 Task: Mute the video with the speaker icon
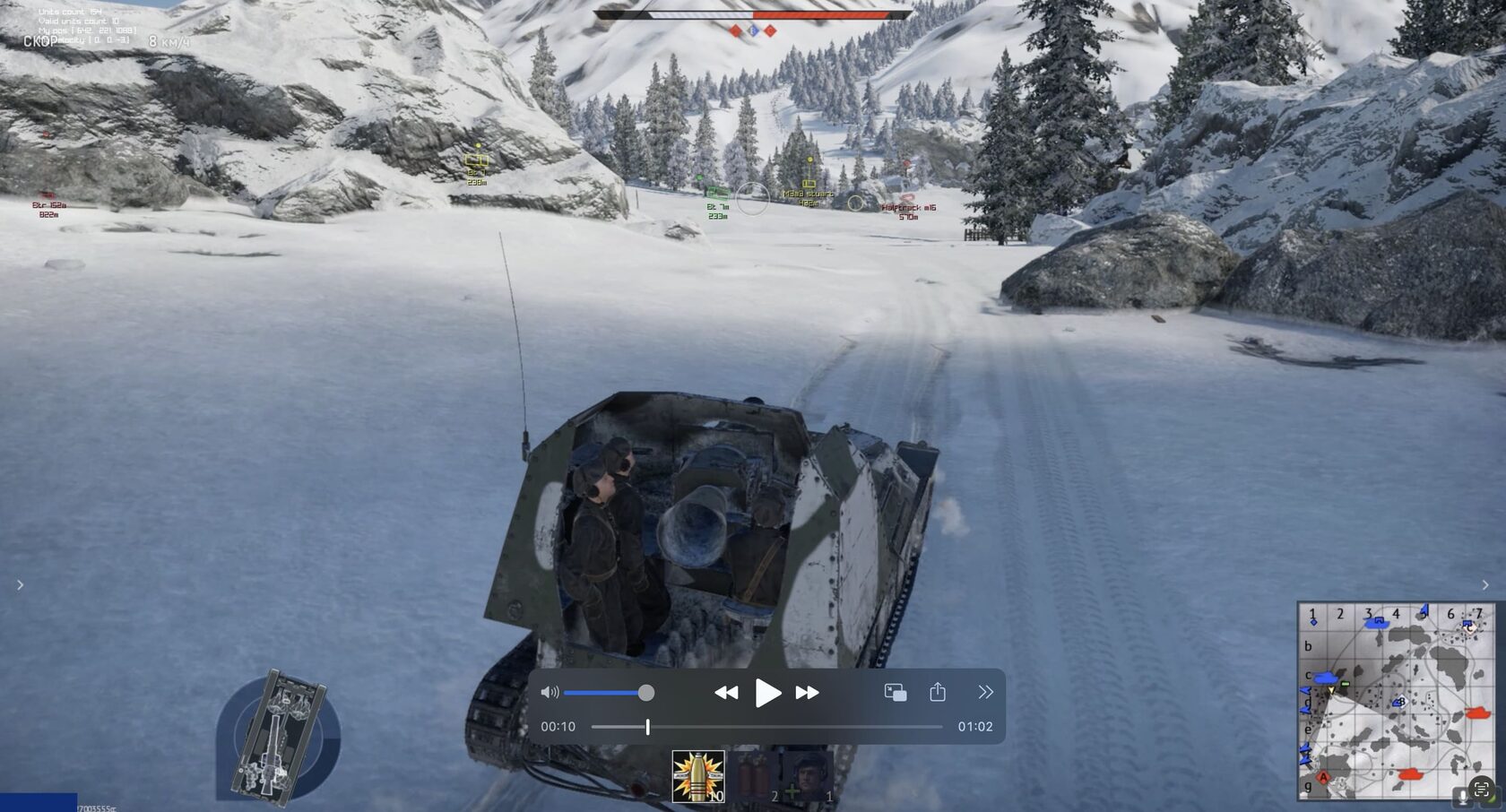point(550,693)
